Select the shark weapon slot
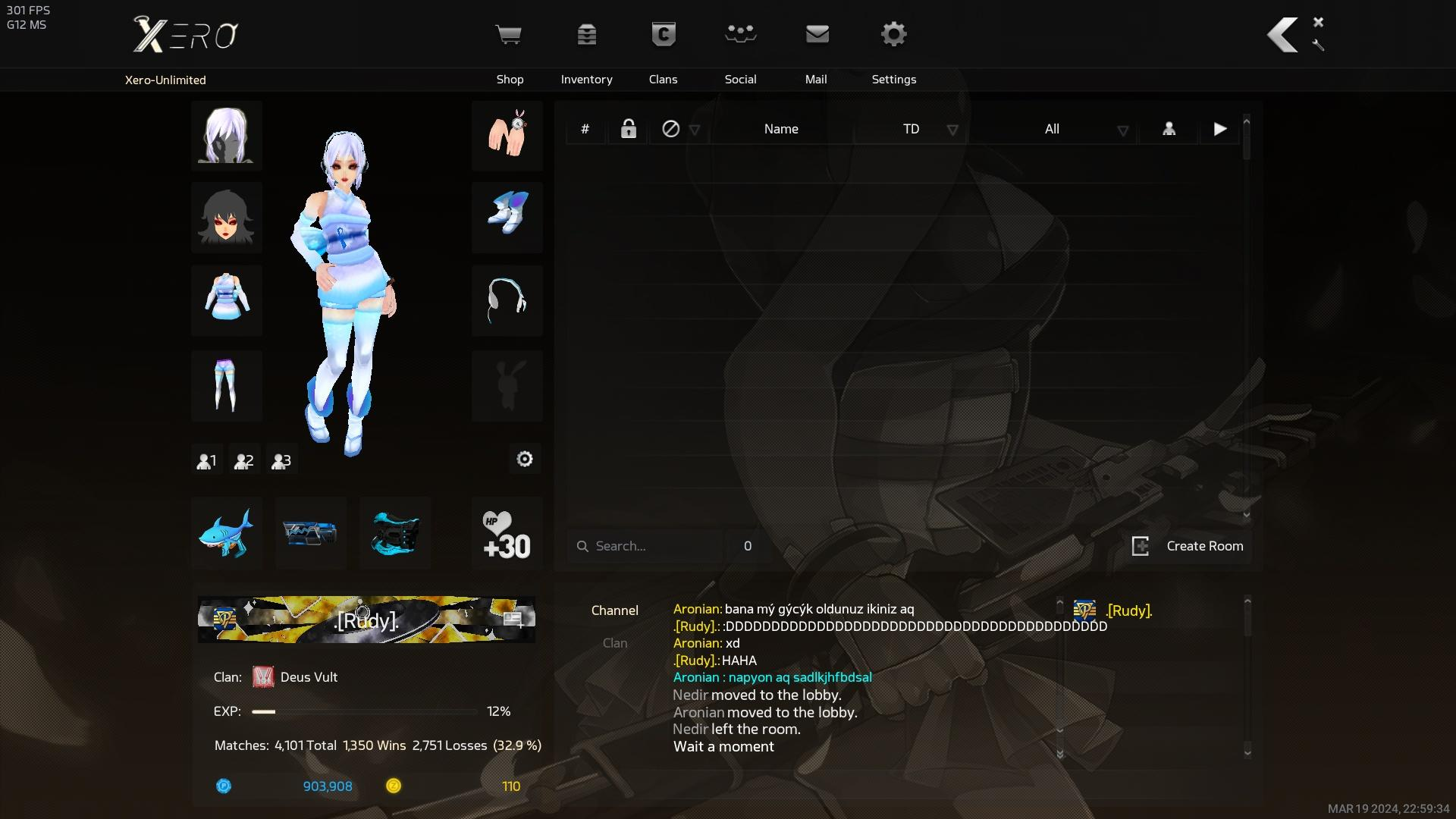1456x819 pixels. (x=226, y=533)
